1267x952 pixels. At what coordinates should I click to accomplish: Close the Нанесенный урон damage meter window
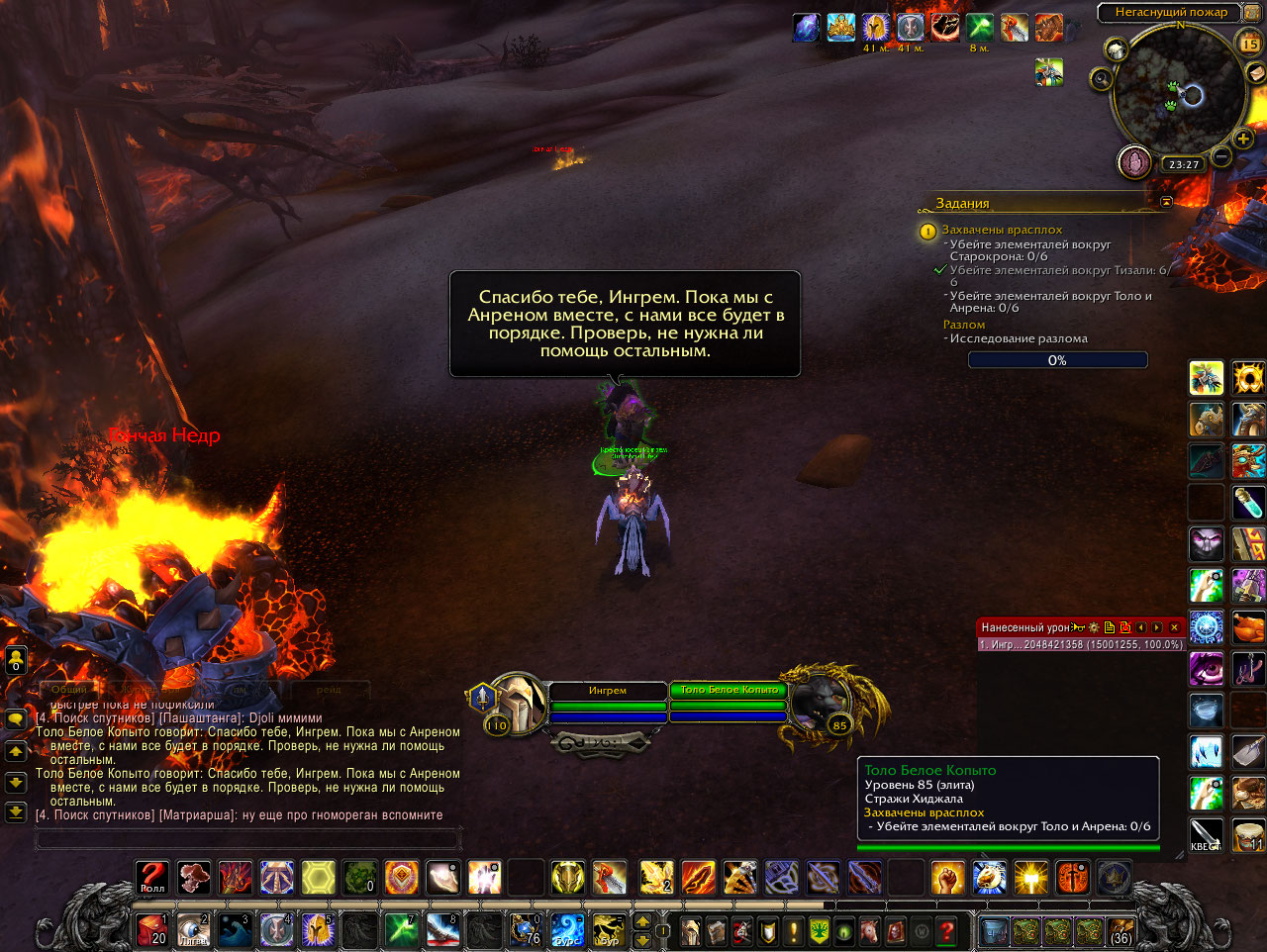[1175, 627]
